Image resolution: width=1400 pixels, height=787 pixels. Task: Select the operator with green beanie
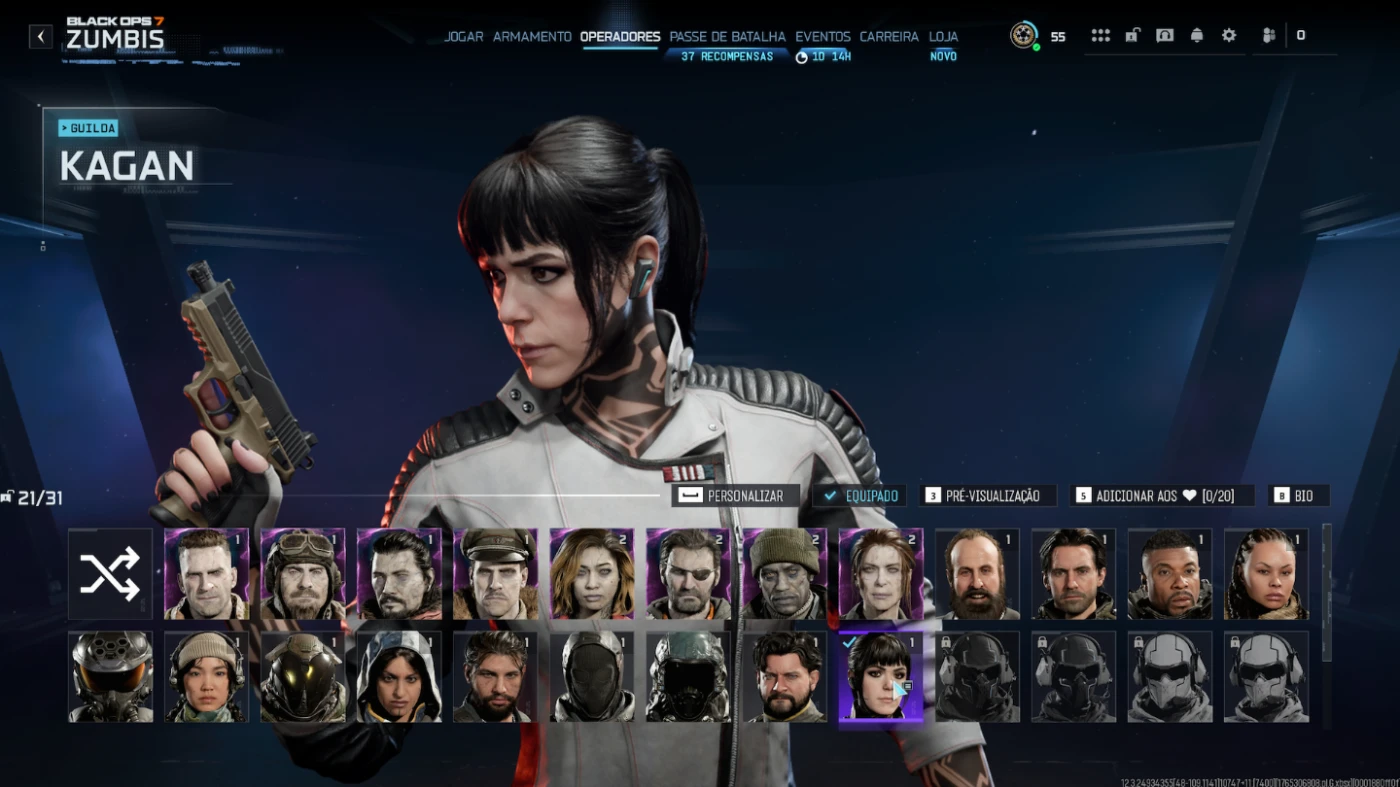[x=784, y=574]
